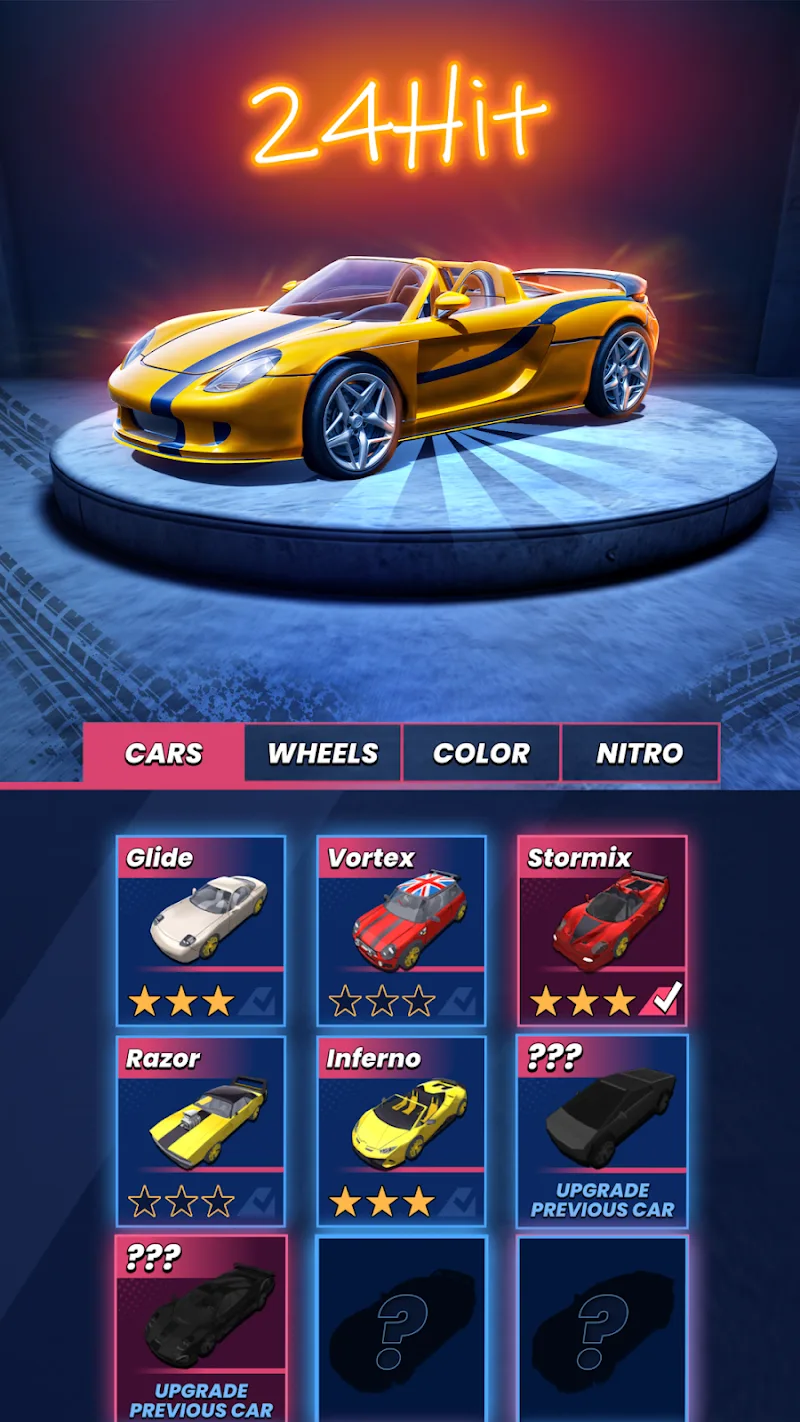Switch to the Color tab
Viewport: 800px width, 1422px height.
point(481,753)
